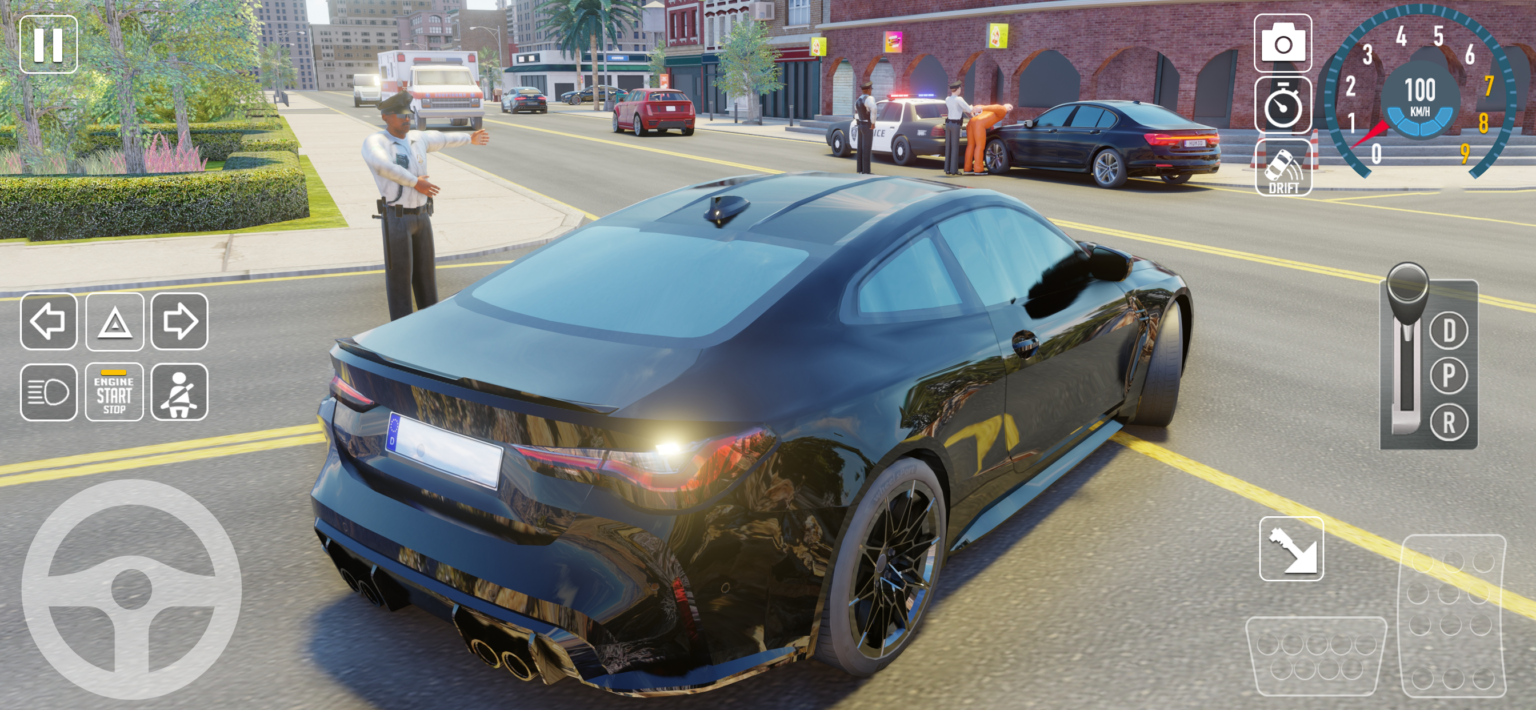
Task: Step on the gas pedal
Action: tap(1452, 615)
